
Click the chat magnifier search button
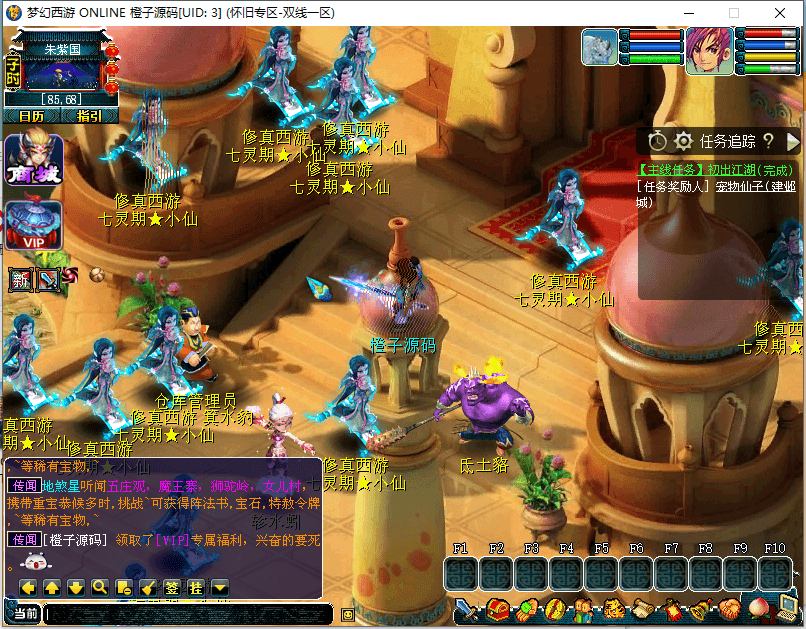click(x=100, y=587)
